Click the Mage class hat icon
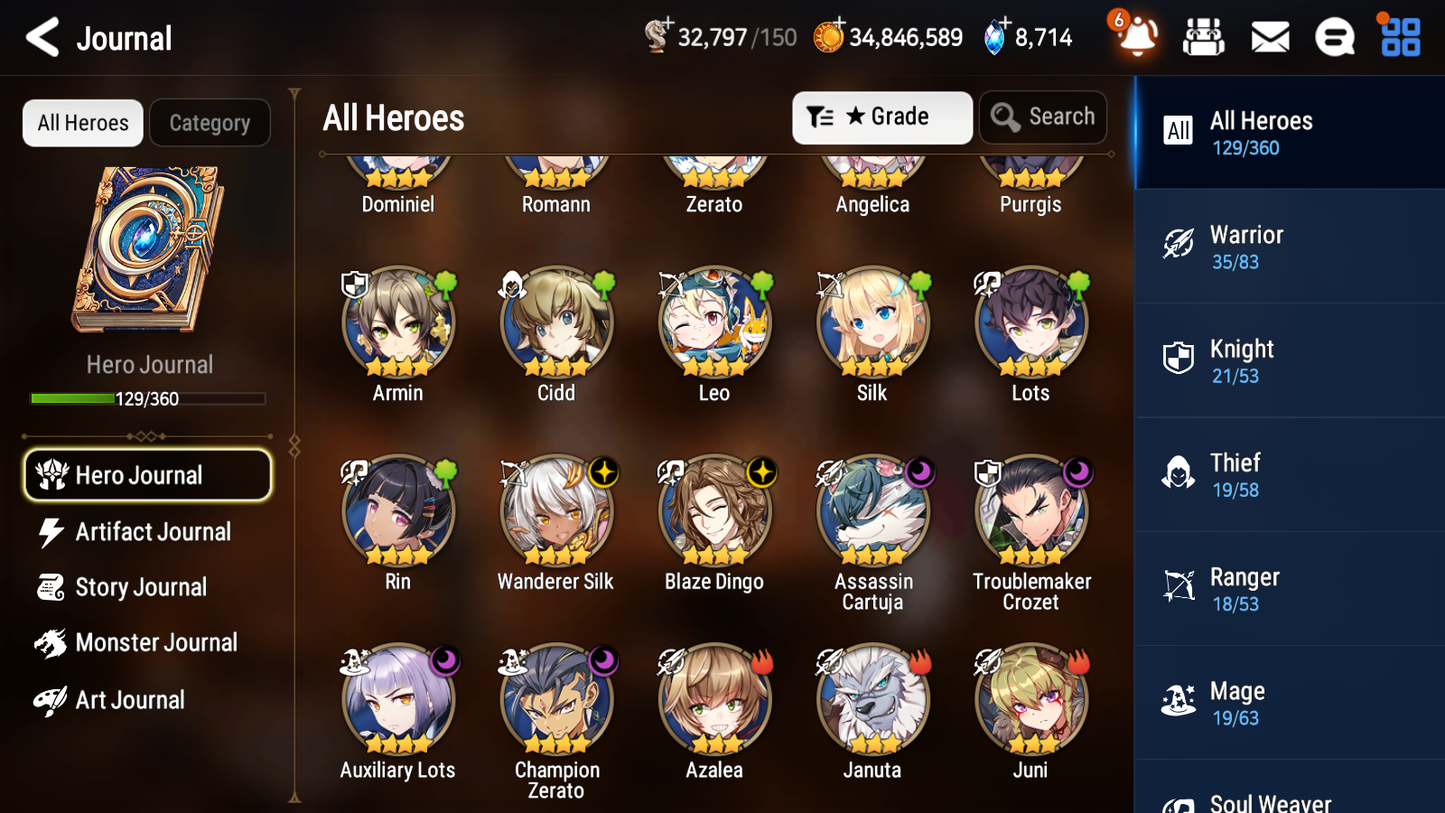 coord(1180,700)
